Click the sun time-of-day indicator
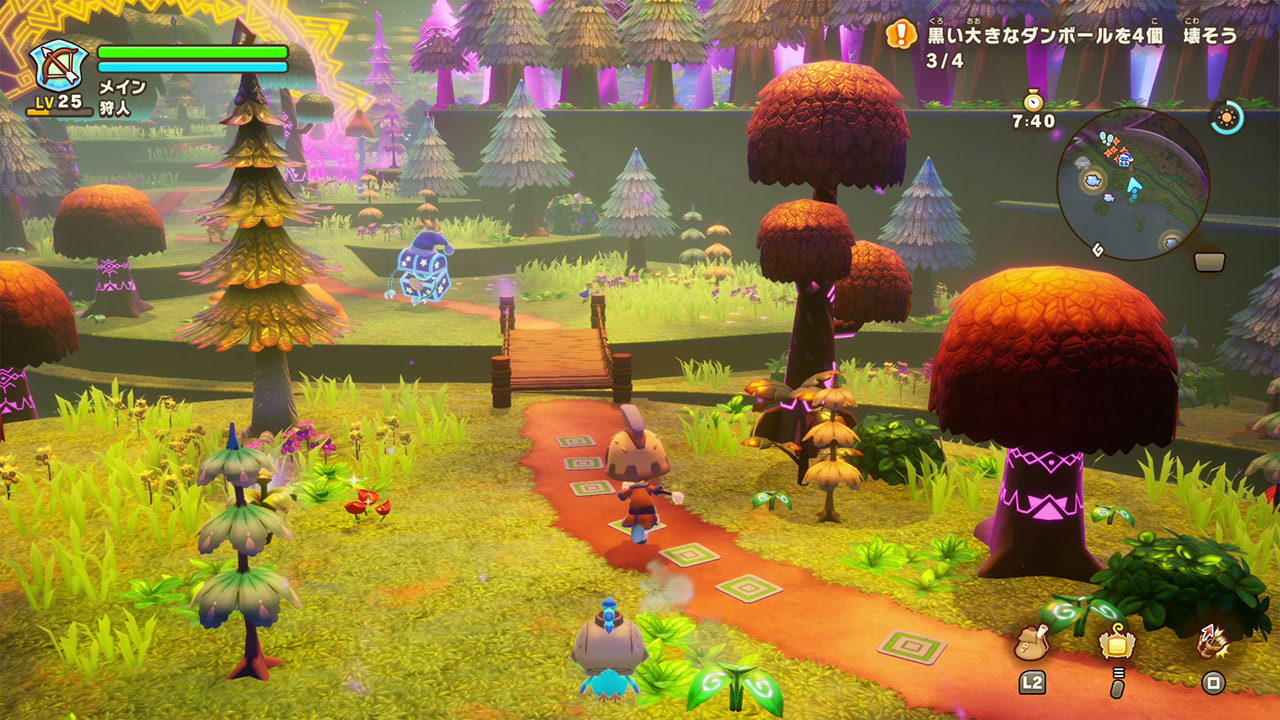This screenshot has width=1280, height=720. (1225, 117)
